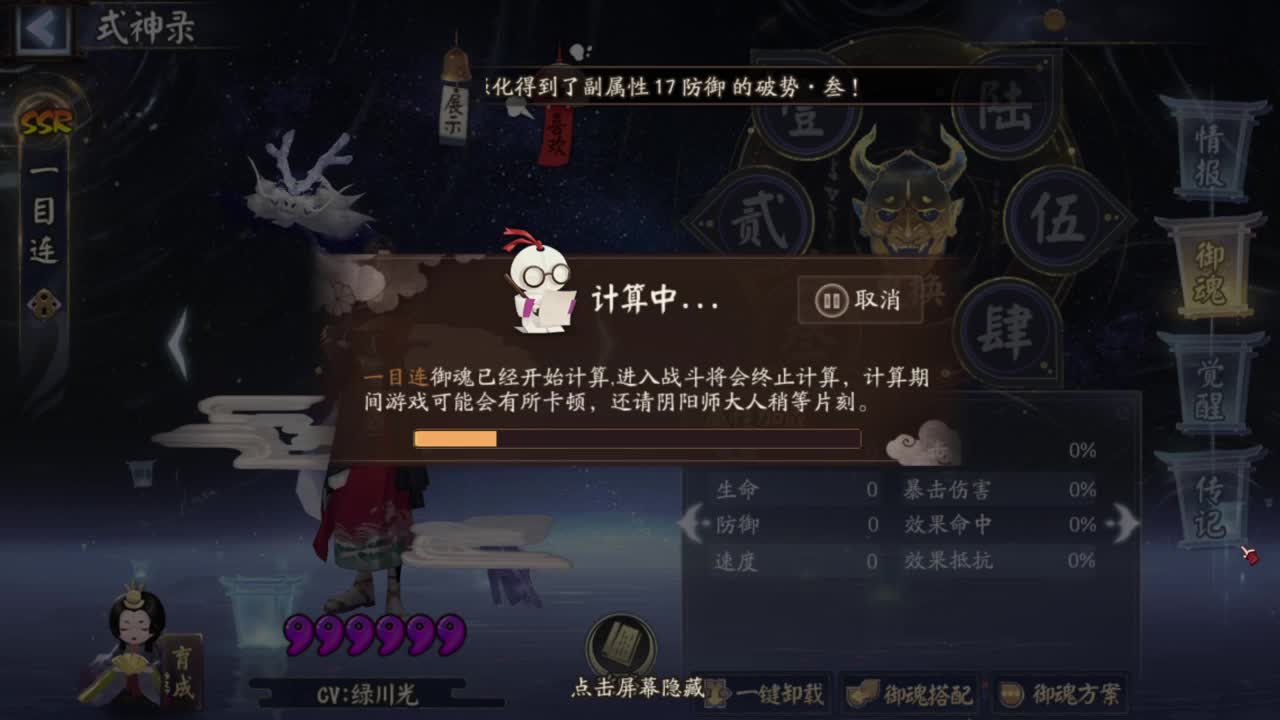Click the orange calculation progress bar
Viewport: 1280px width, 720px height.
pos(455,440)
